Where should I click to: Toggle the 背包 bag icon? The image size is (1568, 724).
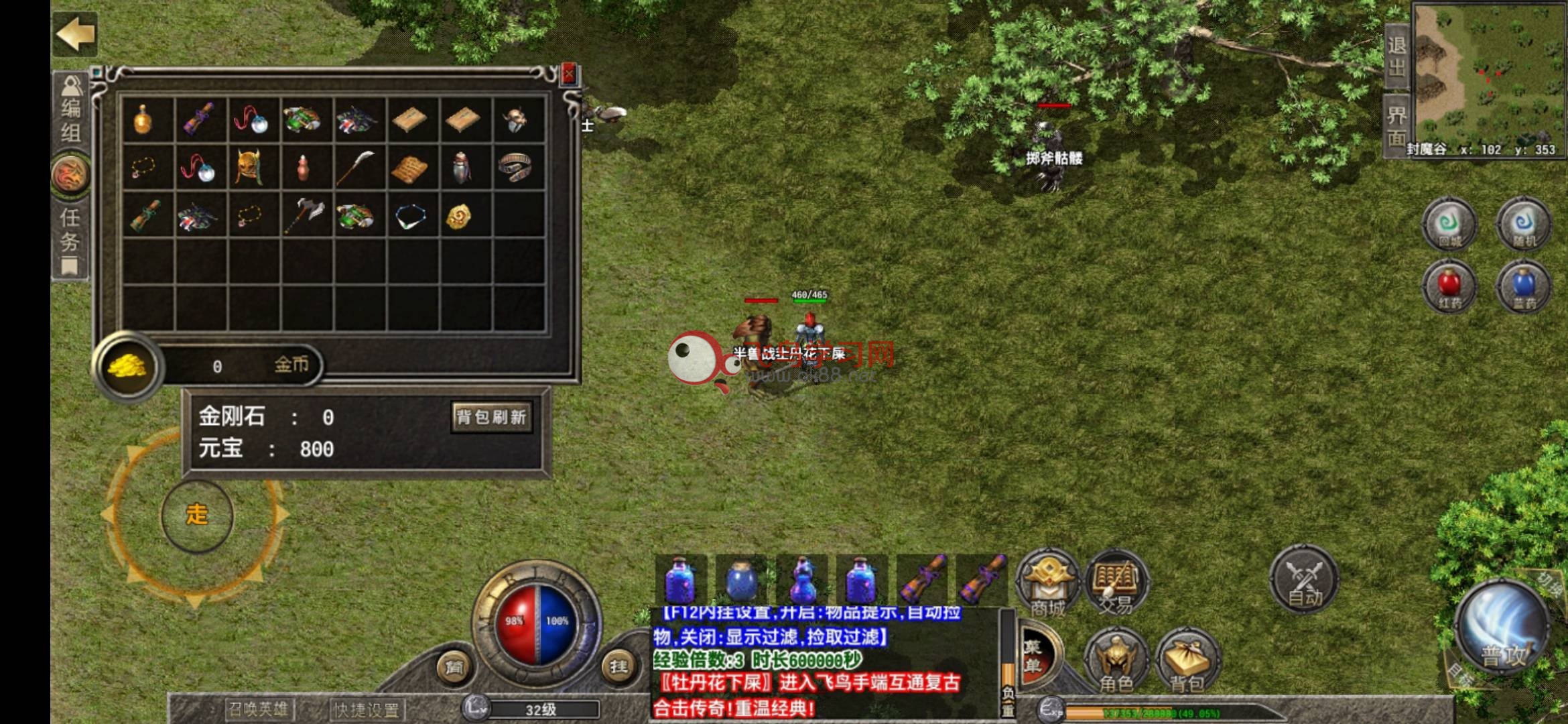(x=1187, y=660)
